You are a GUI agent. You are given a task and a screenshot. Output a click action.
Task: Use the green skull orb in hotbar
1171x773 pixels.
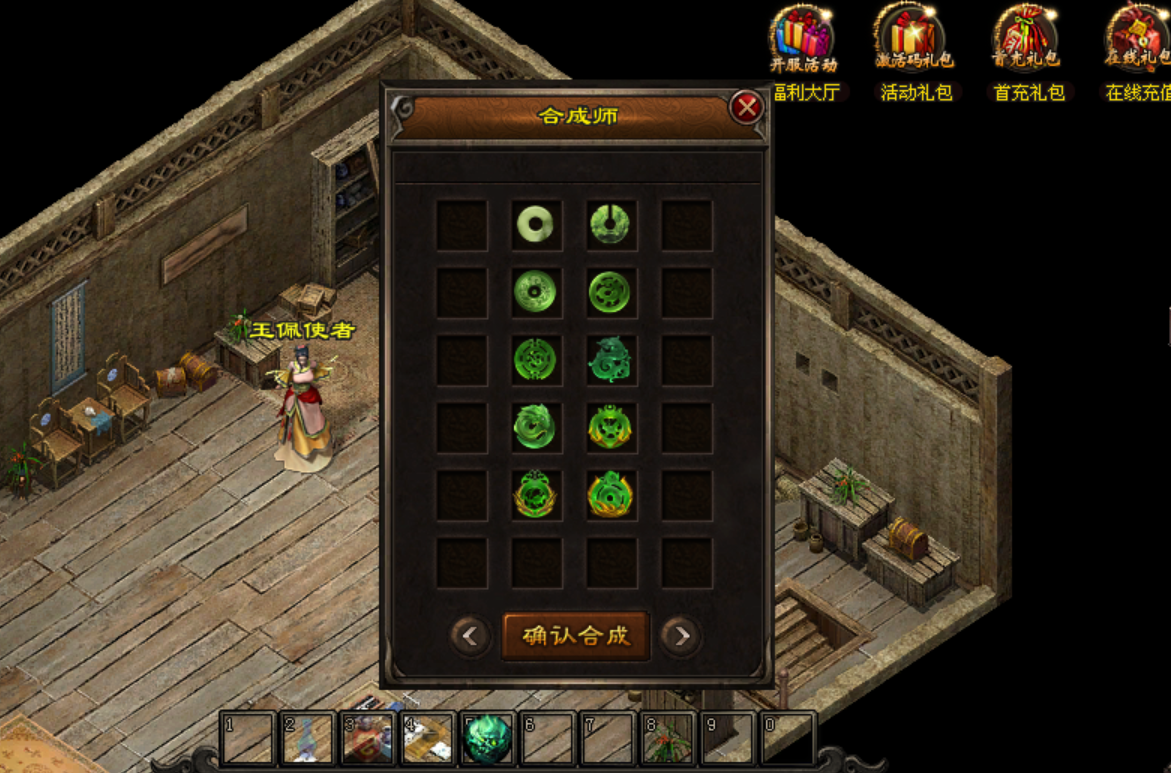(488, 740)
